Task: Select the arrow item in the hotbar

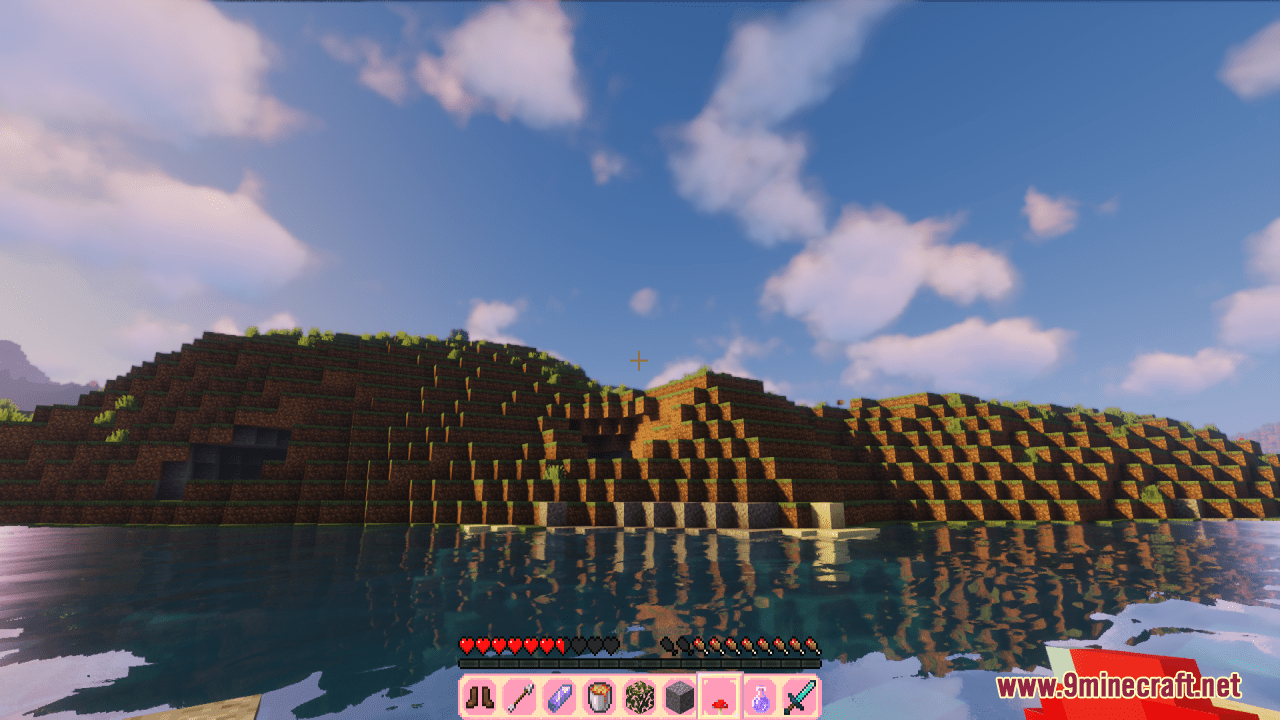Action: [519, 692]
